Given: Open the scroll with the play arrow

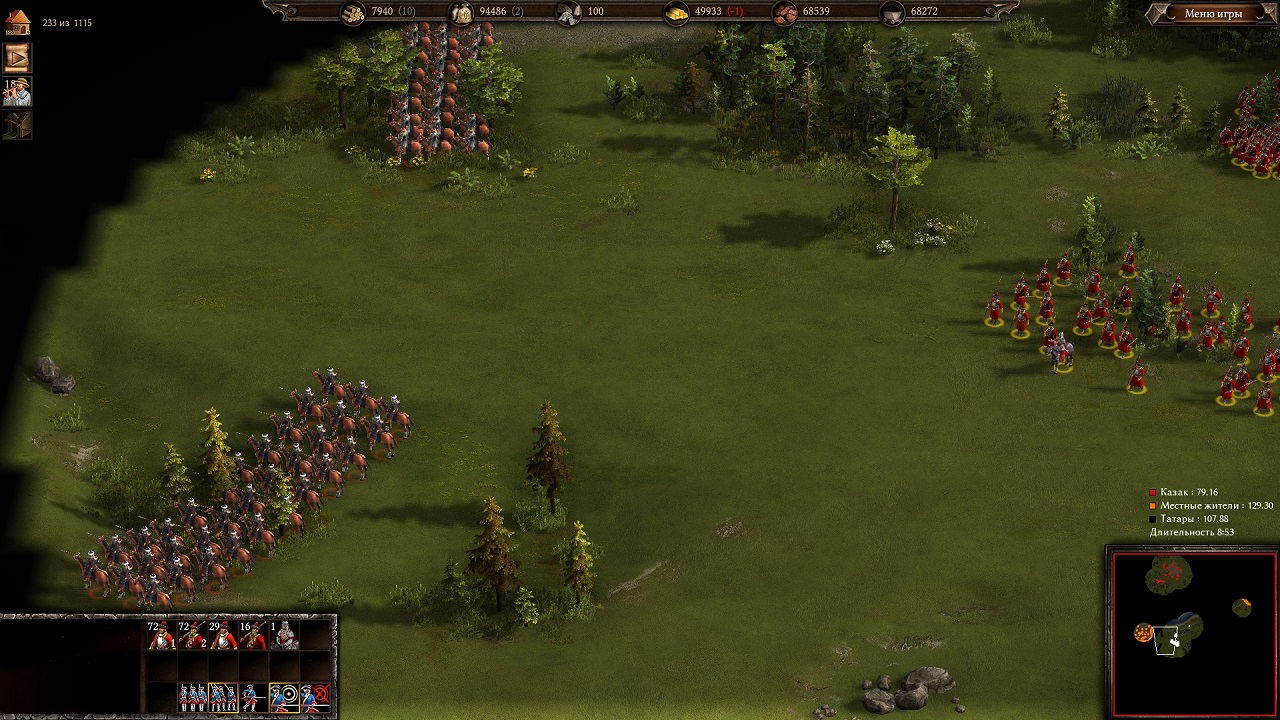Looking at the screenshot, I should coord(17,57).
